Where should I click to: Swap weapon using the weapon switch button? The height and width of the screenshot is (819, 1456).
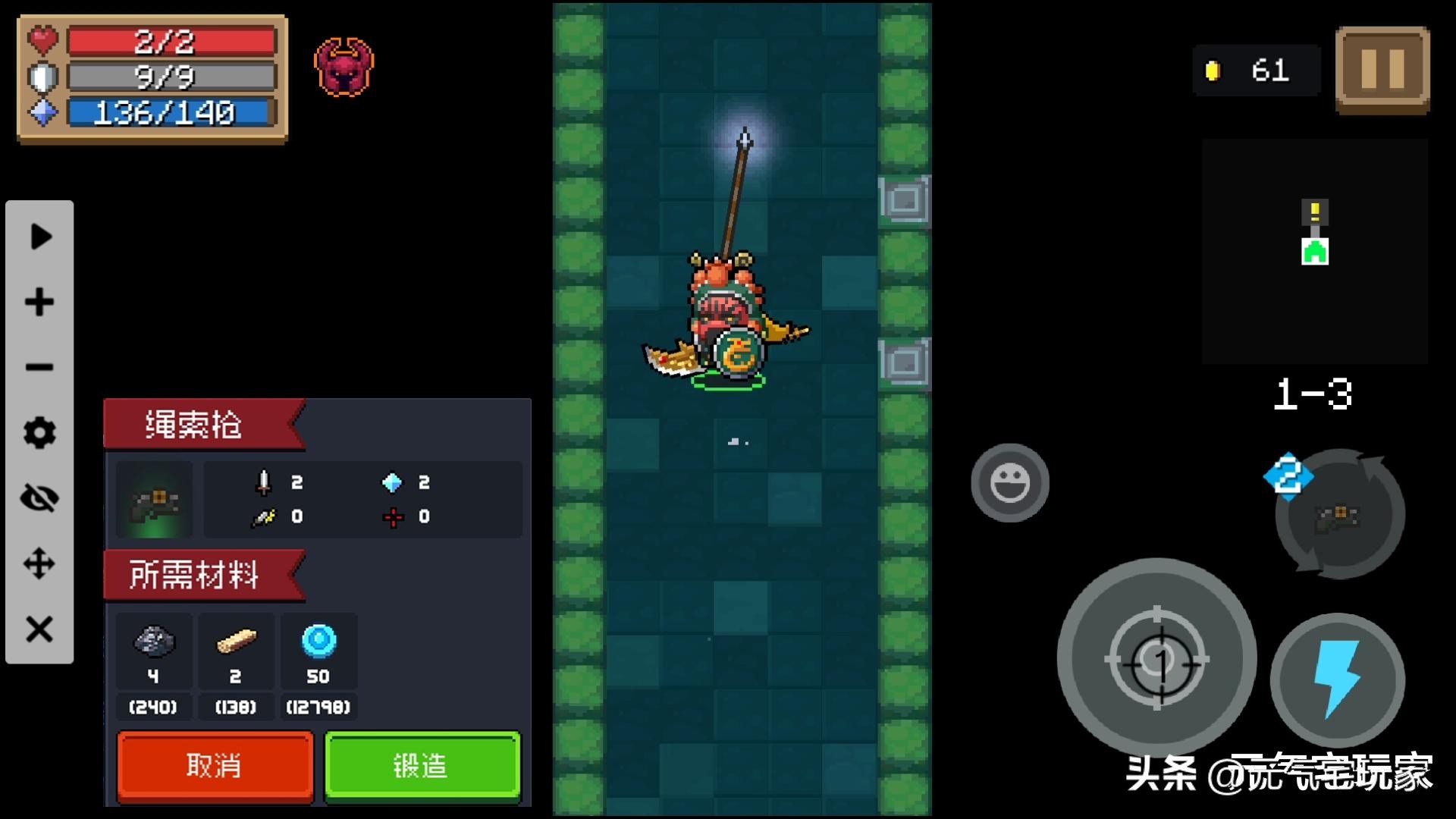[x=1339, y=516]
